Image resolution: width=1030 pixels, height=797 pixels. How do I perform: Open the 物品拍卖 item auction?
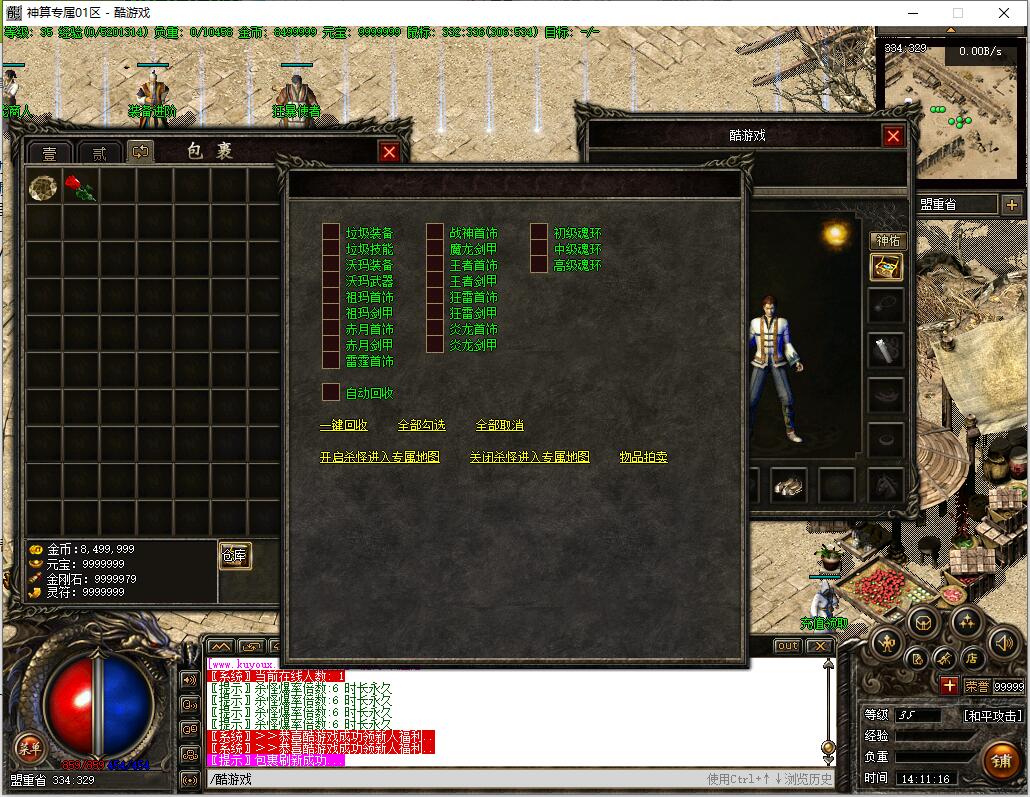(x=643, y=457)
